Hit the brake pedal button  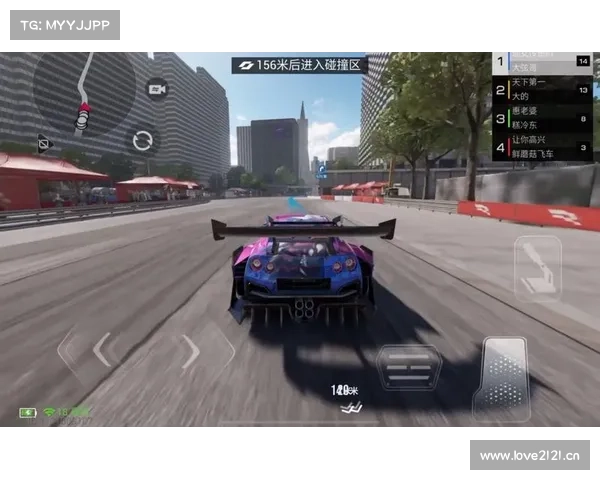(x=408, y=368)
